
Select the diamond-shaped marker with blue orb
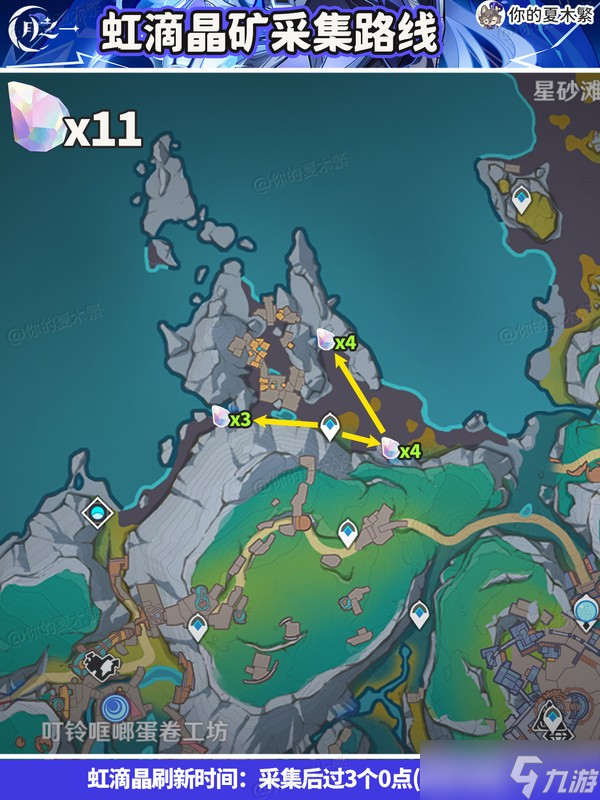[x=98, y=513]
